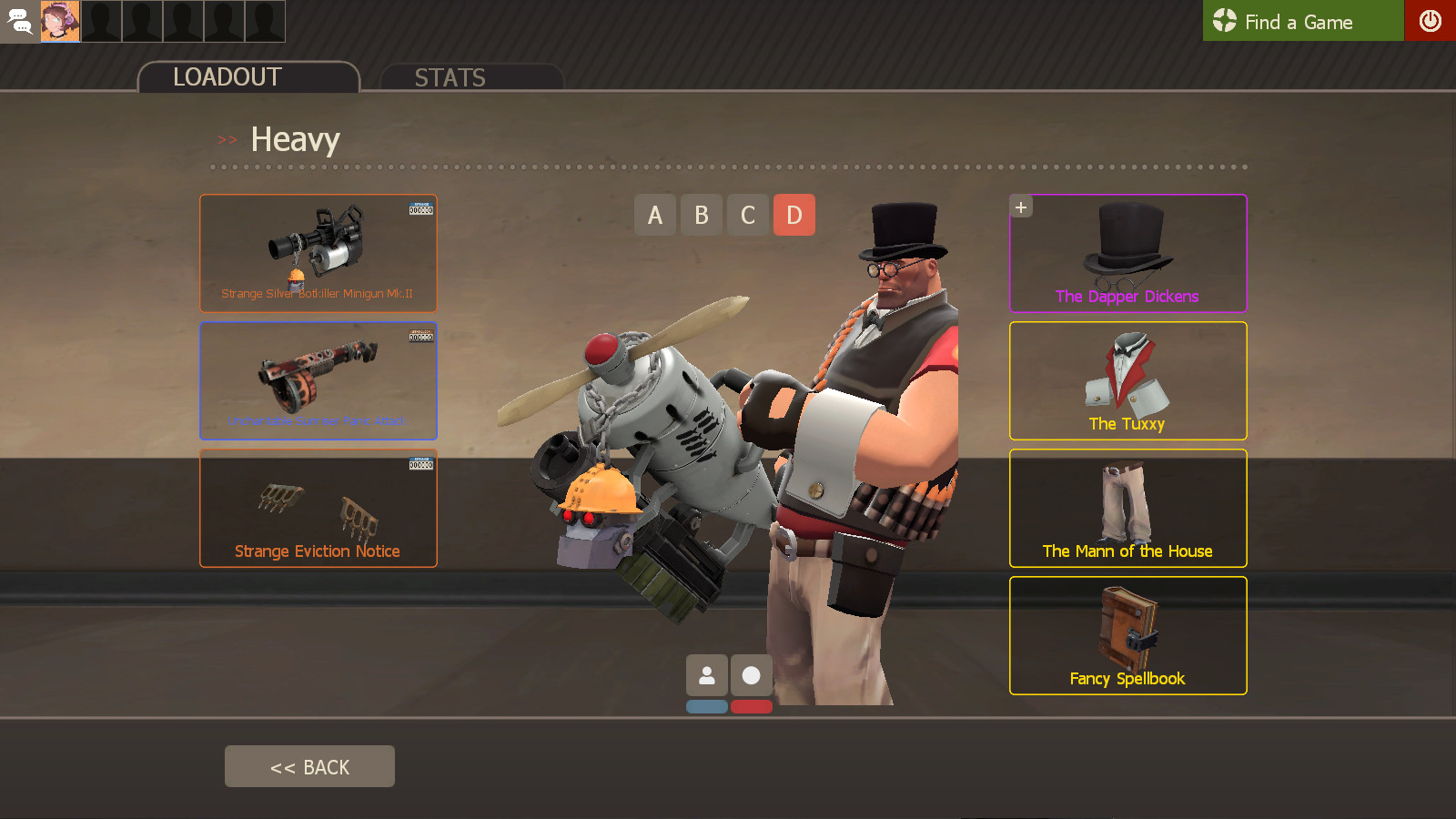This screenshot has height=819, width=1456.
Task: Switch character preview to BLU team
Action: pyautogui.click(x=708, y=706)
